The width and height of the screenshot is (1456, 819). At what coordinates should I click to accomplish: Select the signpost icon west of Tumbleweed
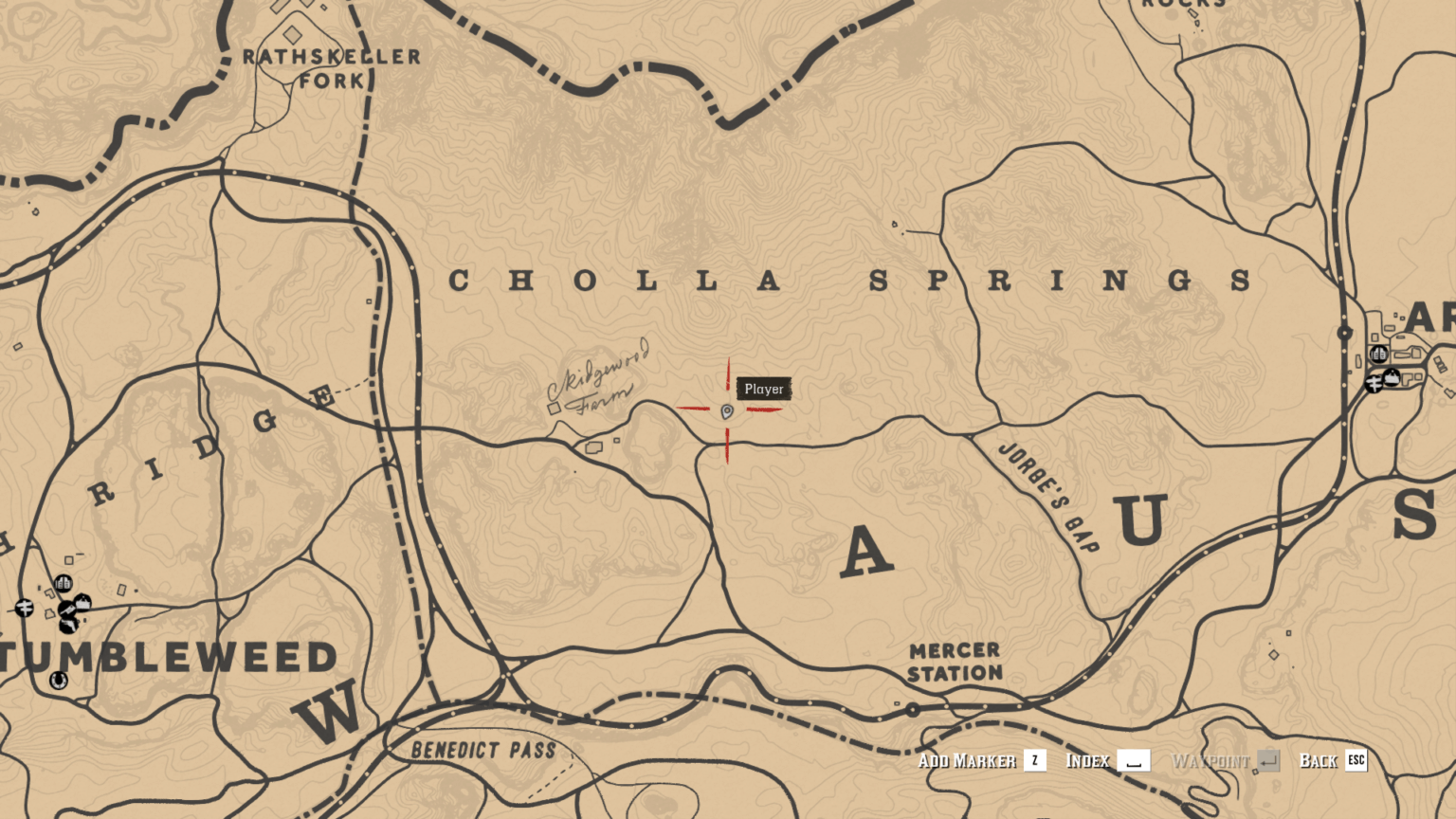pos(25,608)
